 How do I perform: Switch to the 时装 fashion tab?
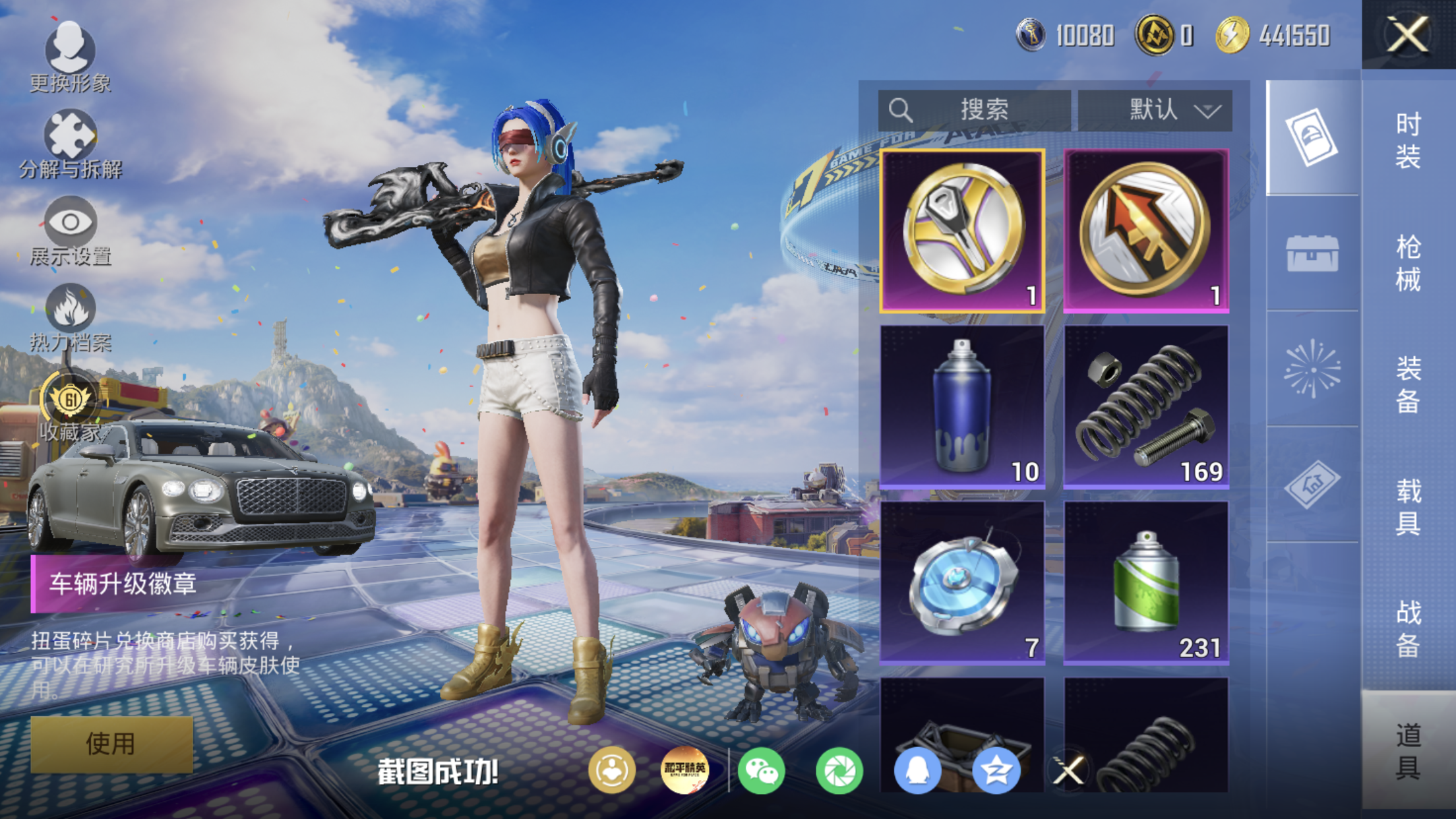pyautogui.click(x=1408, y=140)
